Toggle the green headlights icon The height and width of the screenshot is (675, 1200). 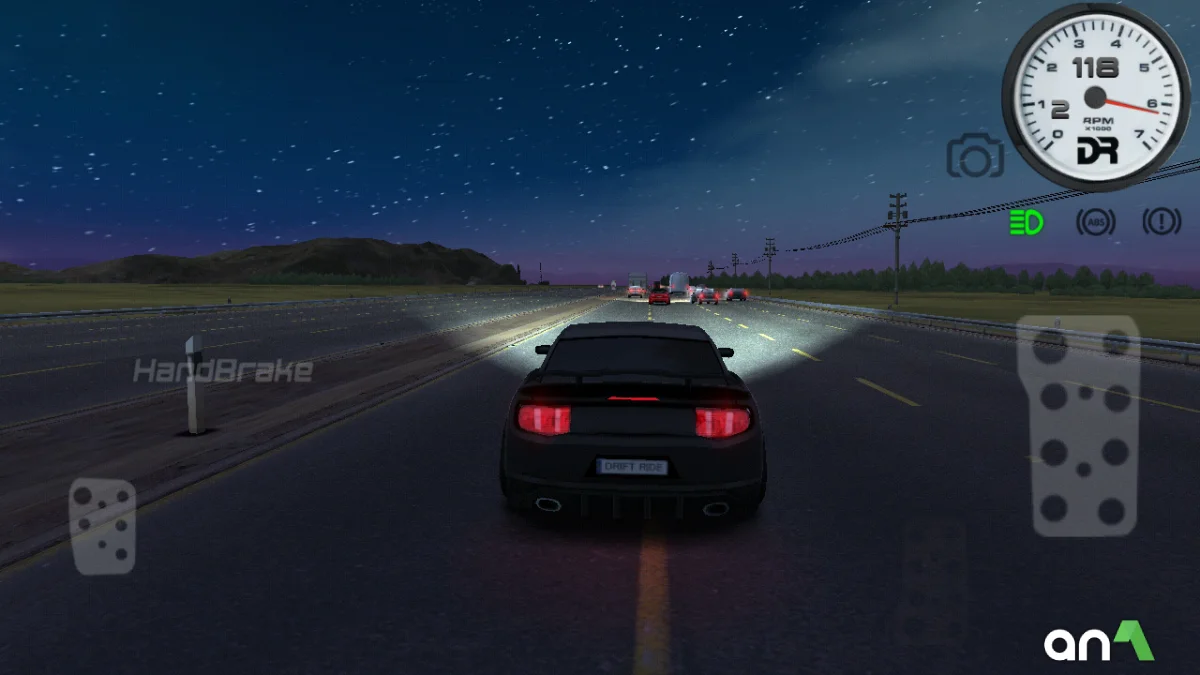point(1027,222)
